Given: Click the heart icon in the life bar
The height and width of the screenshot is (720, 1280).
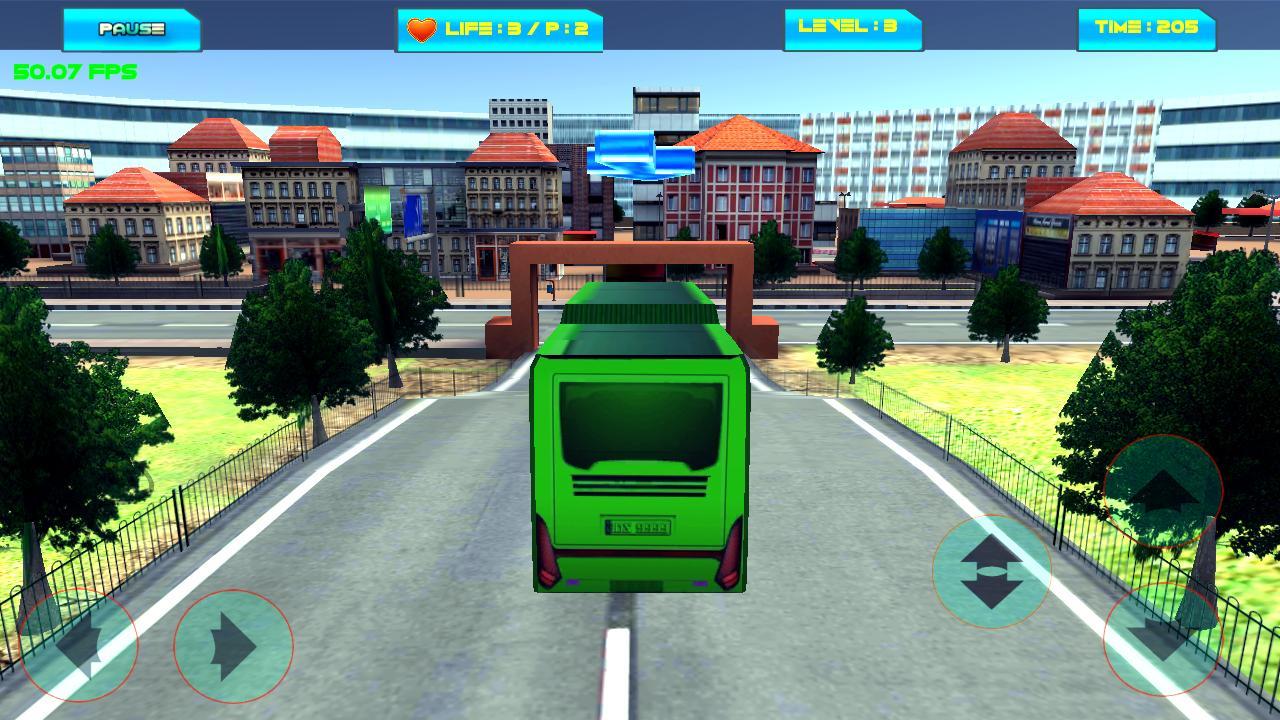Looking at the screenshot, I should (x=424, y=30).
